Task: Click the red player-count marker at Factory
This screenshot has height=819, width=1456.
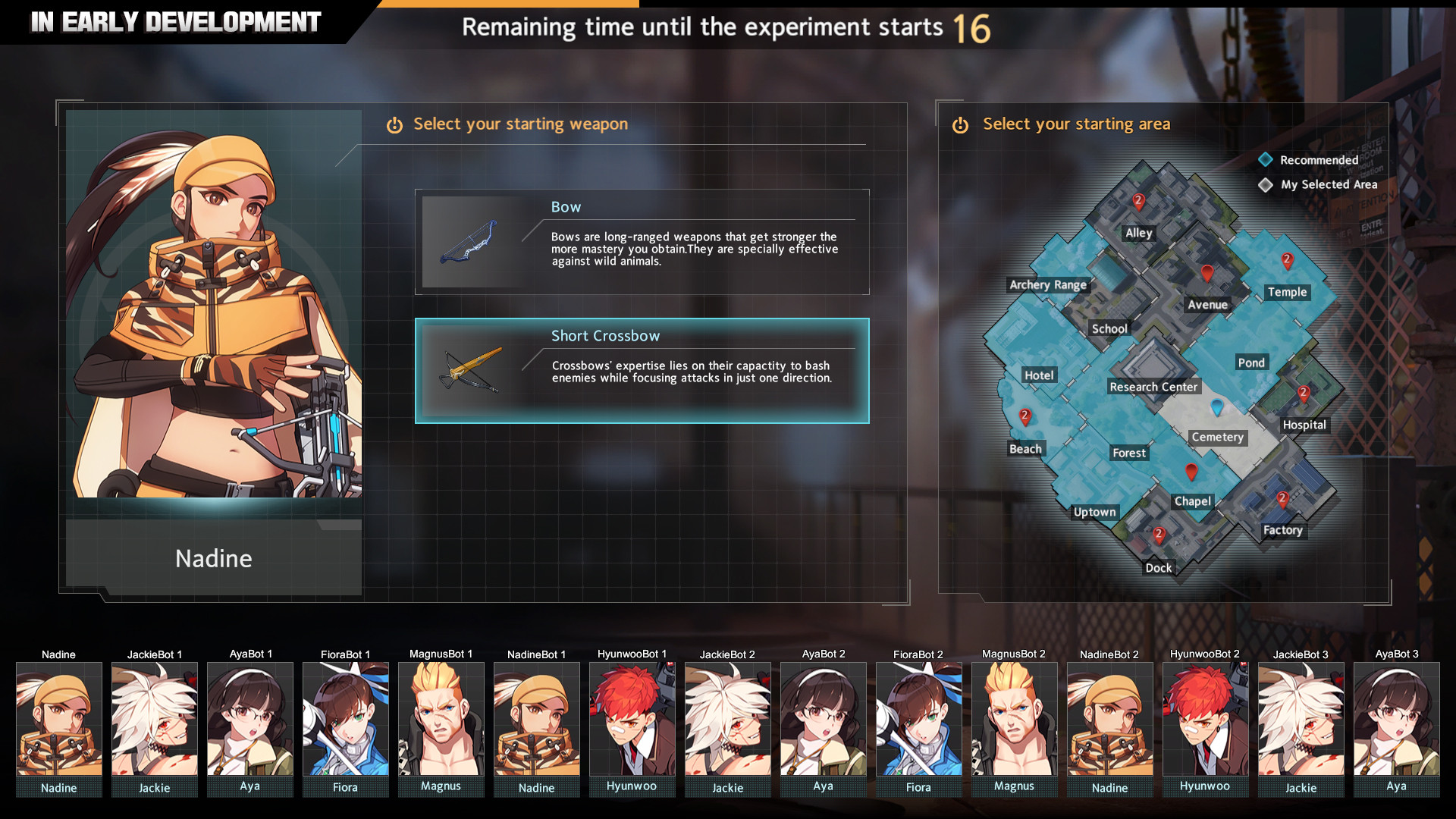Action: tap(1283, 499)
